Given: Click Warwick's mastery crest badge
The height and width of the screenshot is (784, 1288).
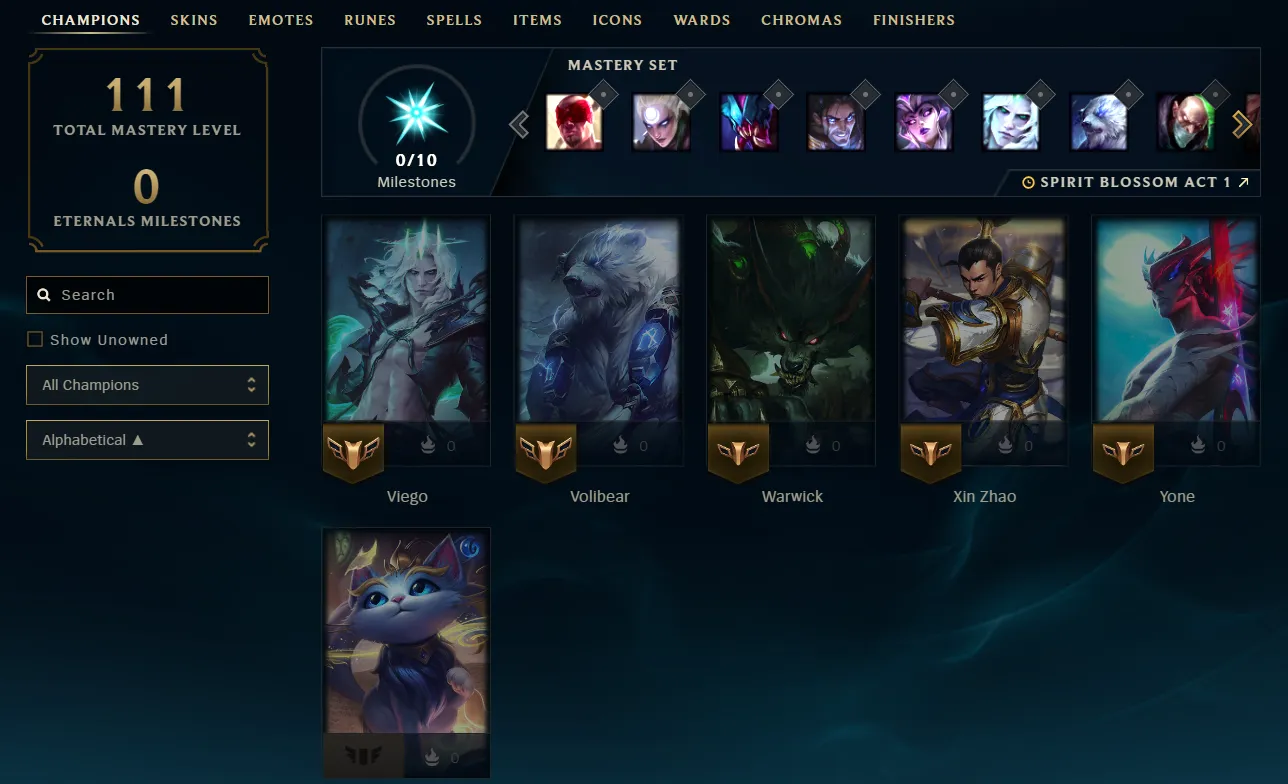Looking at the screenshot, I should pyautogui.click(x=738, y=452).
